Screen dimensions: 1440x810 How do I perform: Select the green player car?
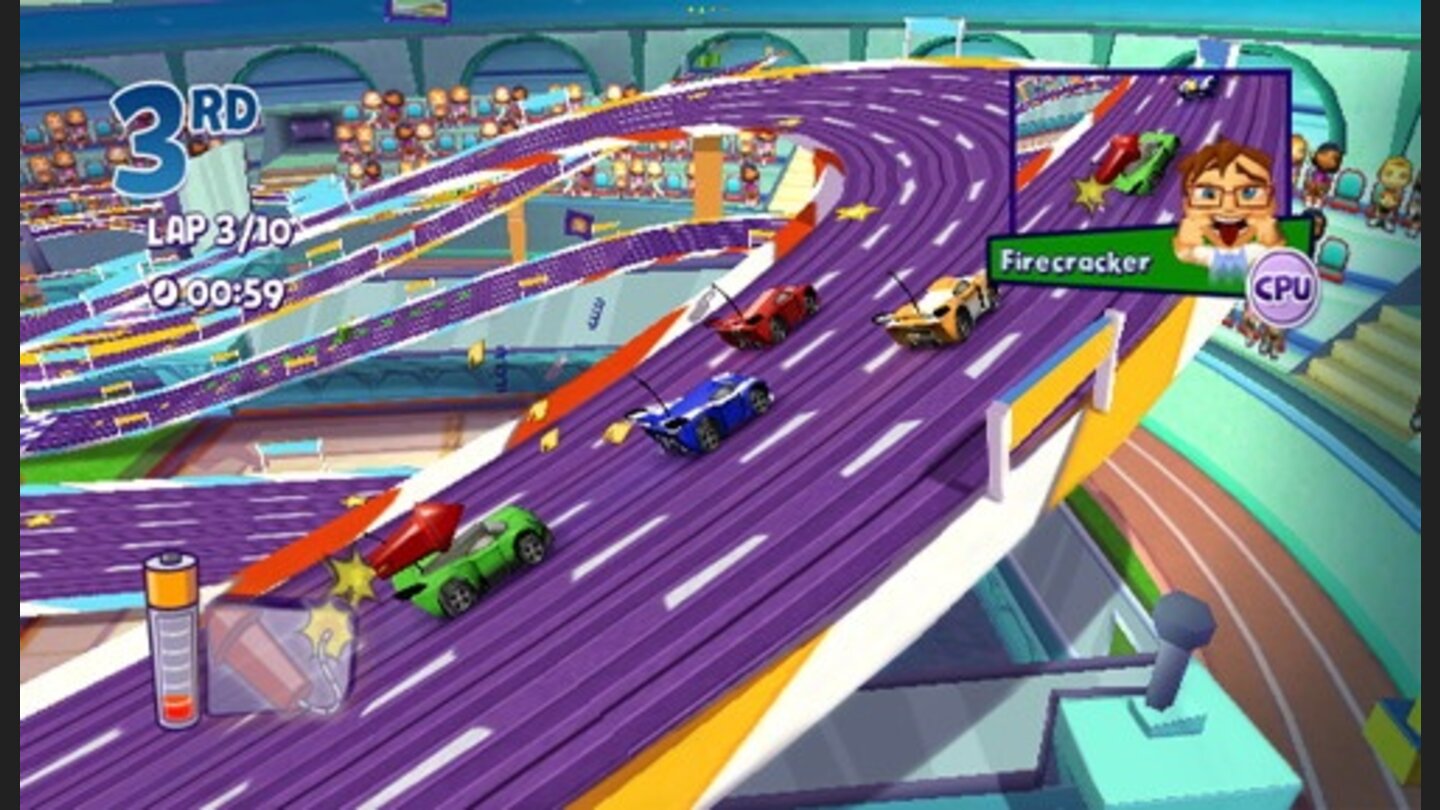point(477,562)
